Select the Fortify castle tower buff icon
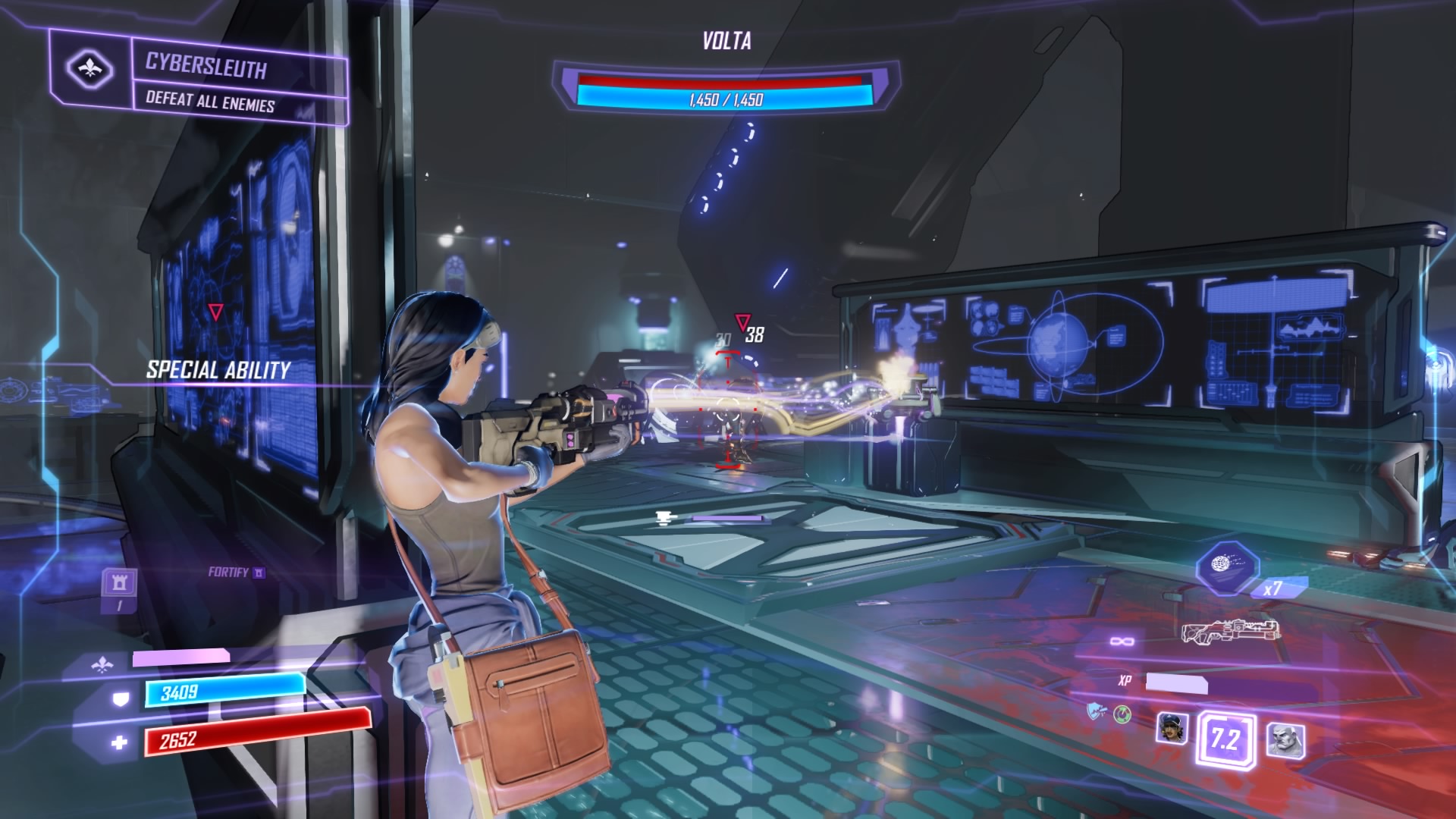 click(x=120, y=582)
